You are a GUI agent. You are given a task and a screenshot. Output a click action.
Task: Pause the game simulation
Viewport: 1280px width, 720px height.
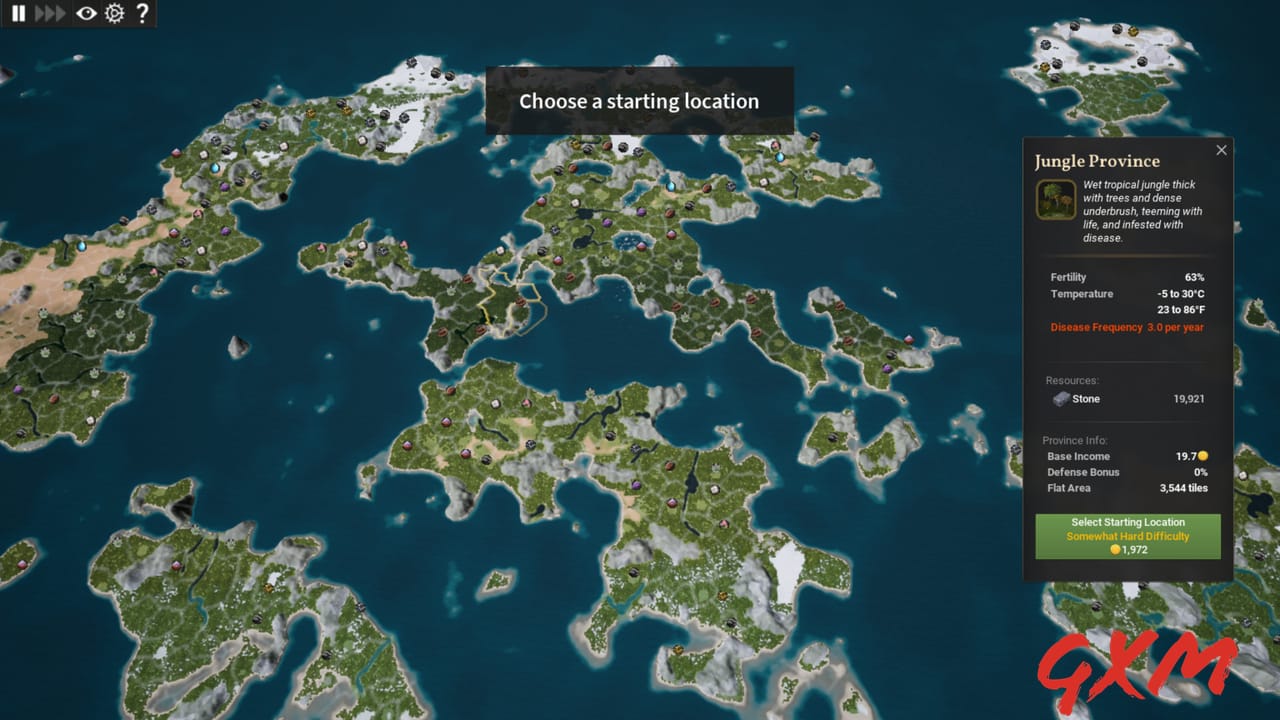(18, 14)
